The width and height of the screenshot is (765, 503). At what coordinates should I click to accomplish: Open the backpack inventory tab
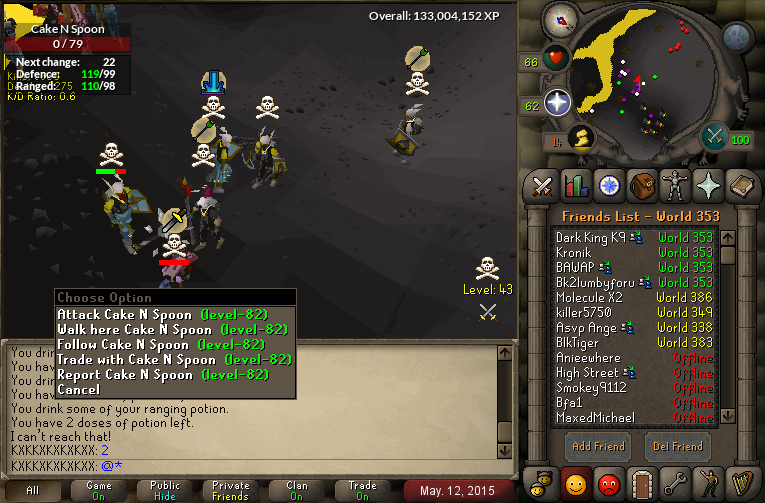[x=642, y=186]
